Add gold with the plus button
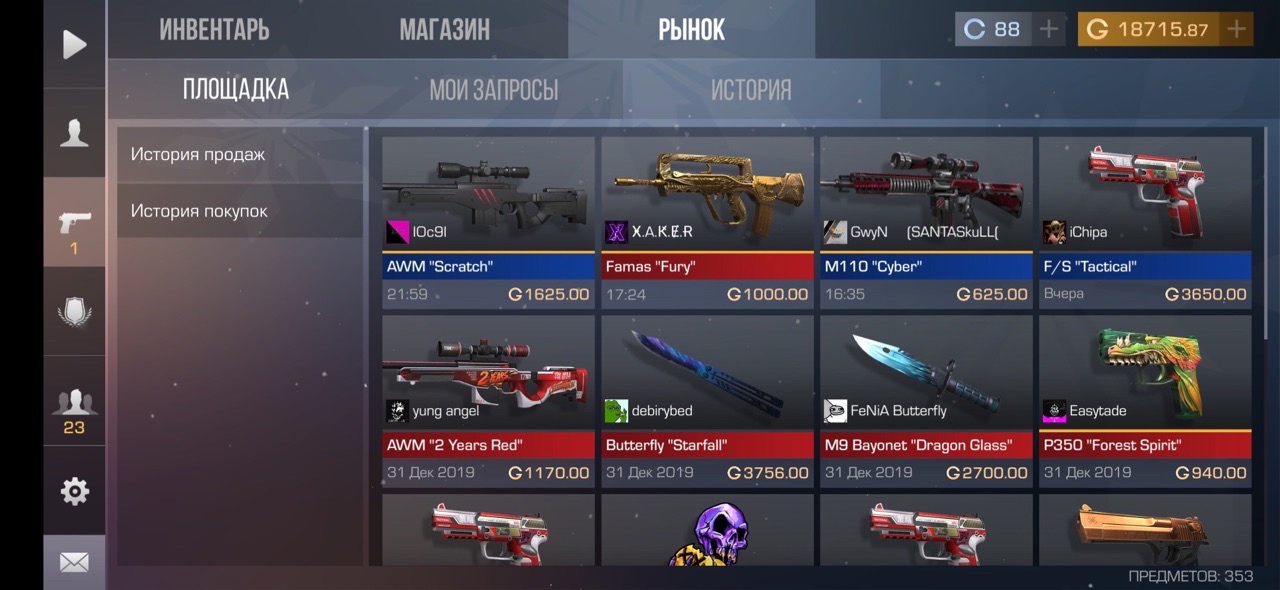Viewport: 1280px width, 590px height. coord(1237,29)
